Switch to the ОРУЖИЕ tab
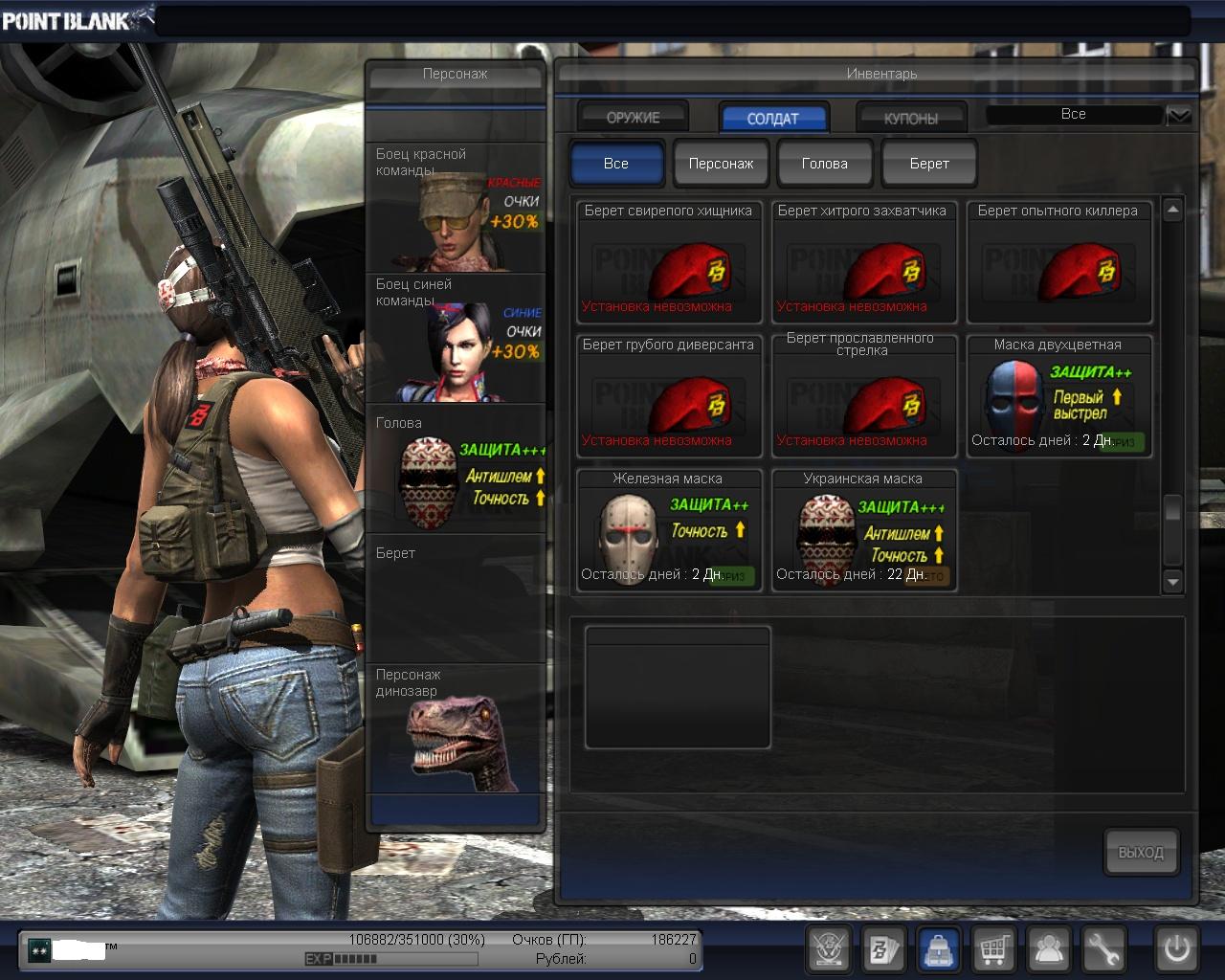The width and height of the screenshot is (1225, 980). pos(633,118)
